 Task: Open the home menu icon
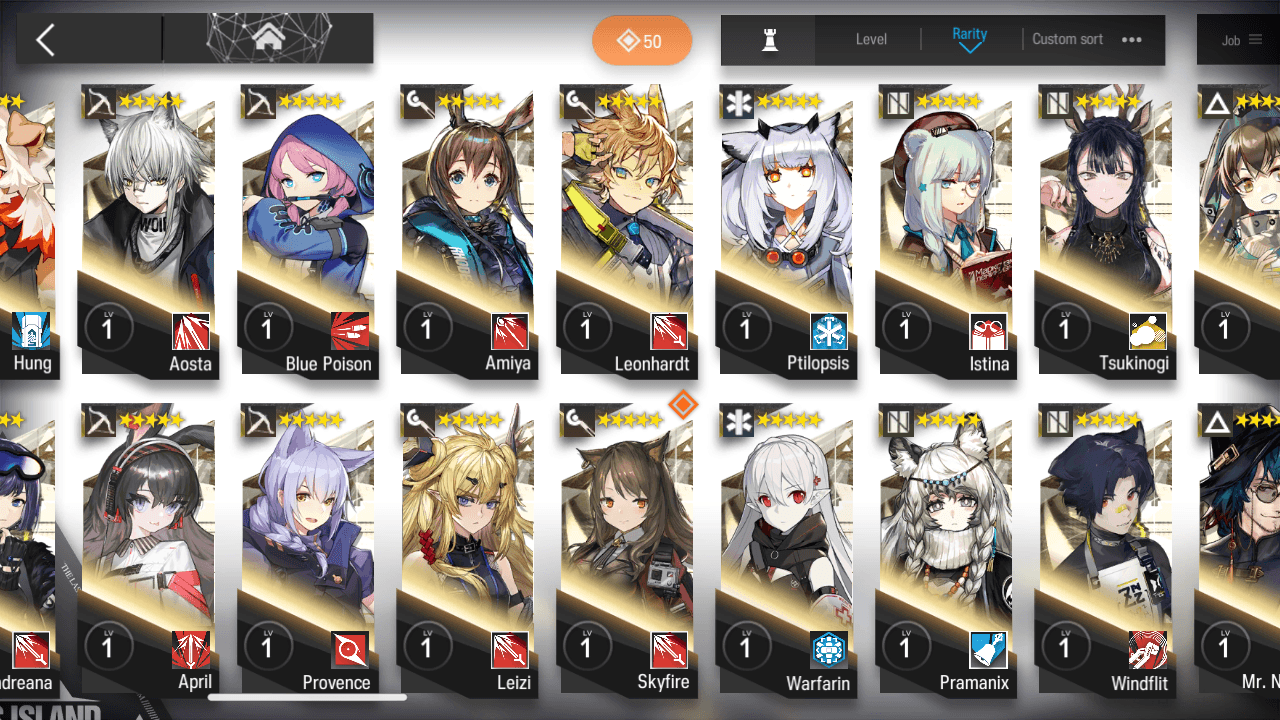tap(267, 39)
